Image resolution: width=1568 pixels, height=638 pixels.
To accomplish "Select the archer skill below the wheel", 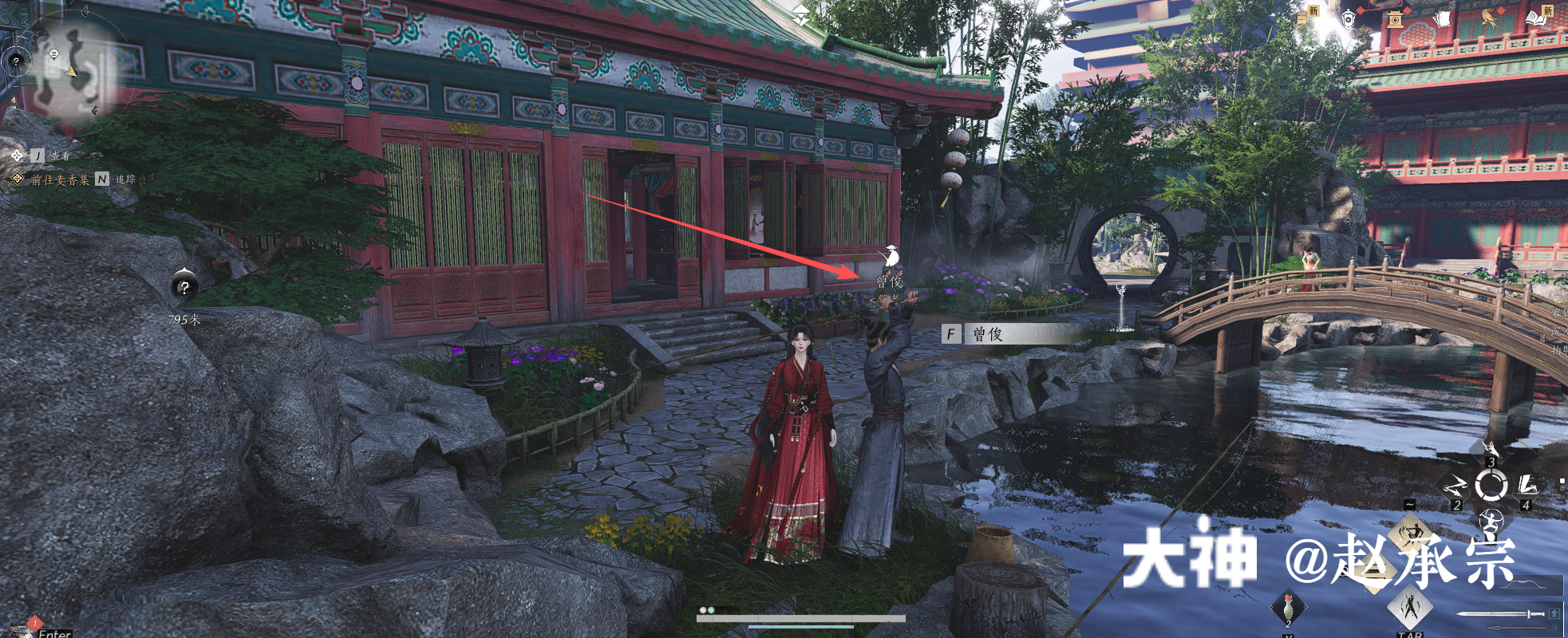I will [1491, 522].
